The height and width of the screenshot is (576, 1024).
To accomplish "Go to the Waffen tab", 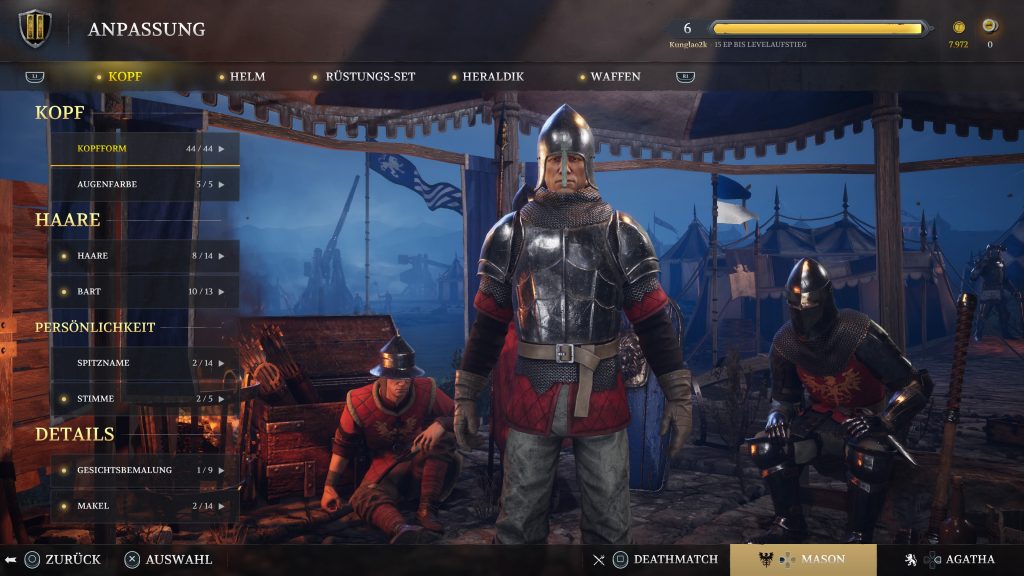I will pos(614,77).
